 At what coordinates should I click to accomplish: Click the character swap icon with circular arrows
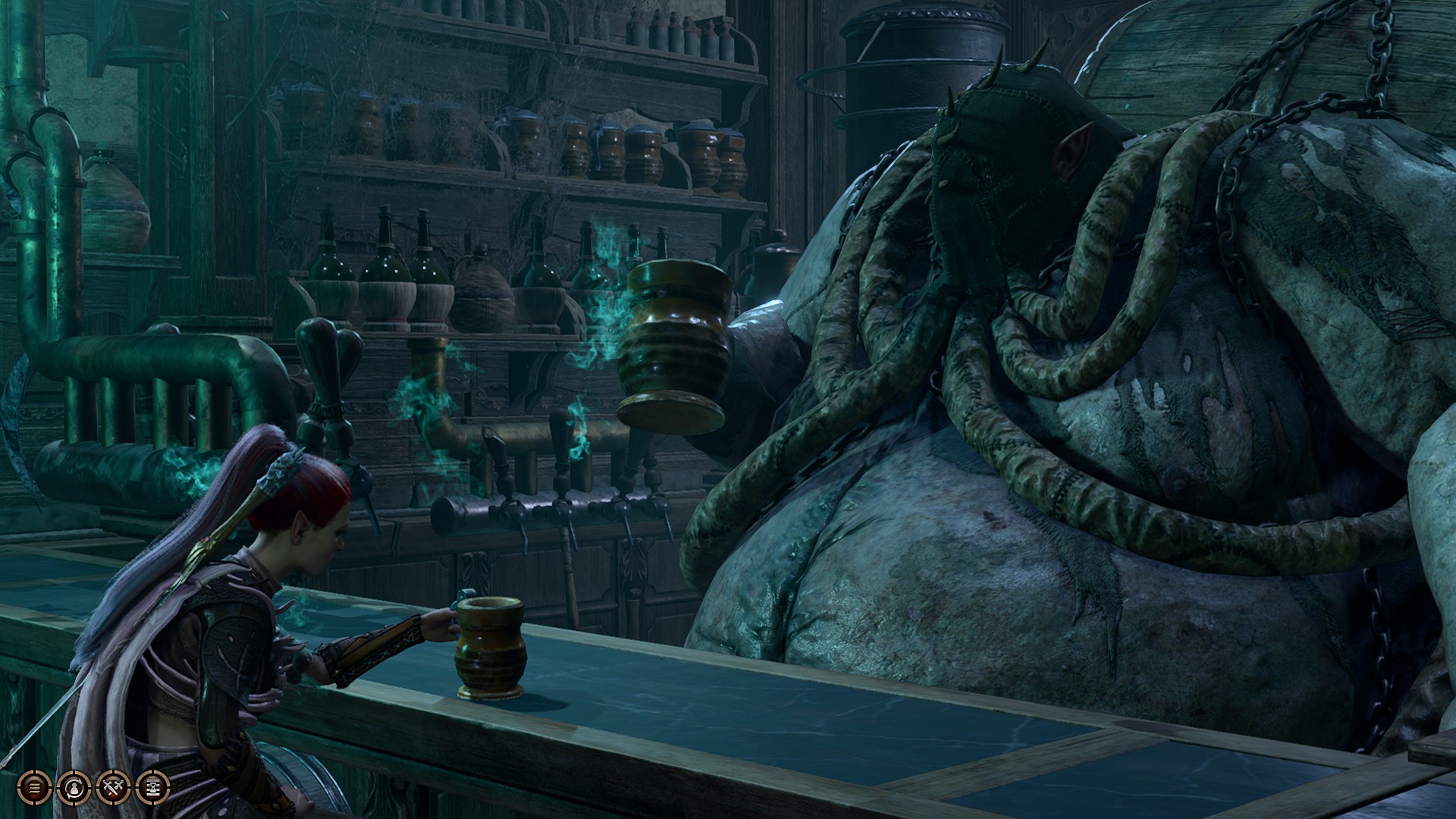point(74,789)
